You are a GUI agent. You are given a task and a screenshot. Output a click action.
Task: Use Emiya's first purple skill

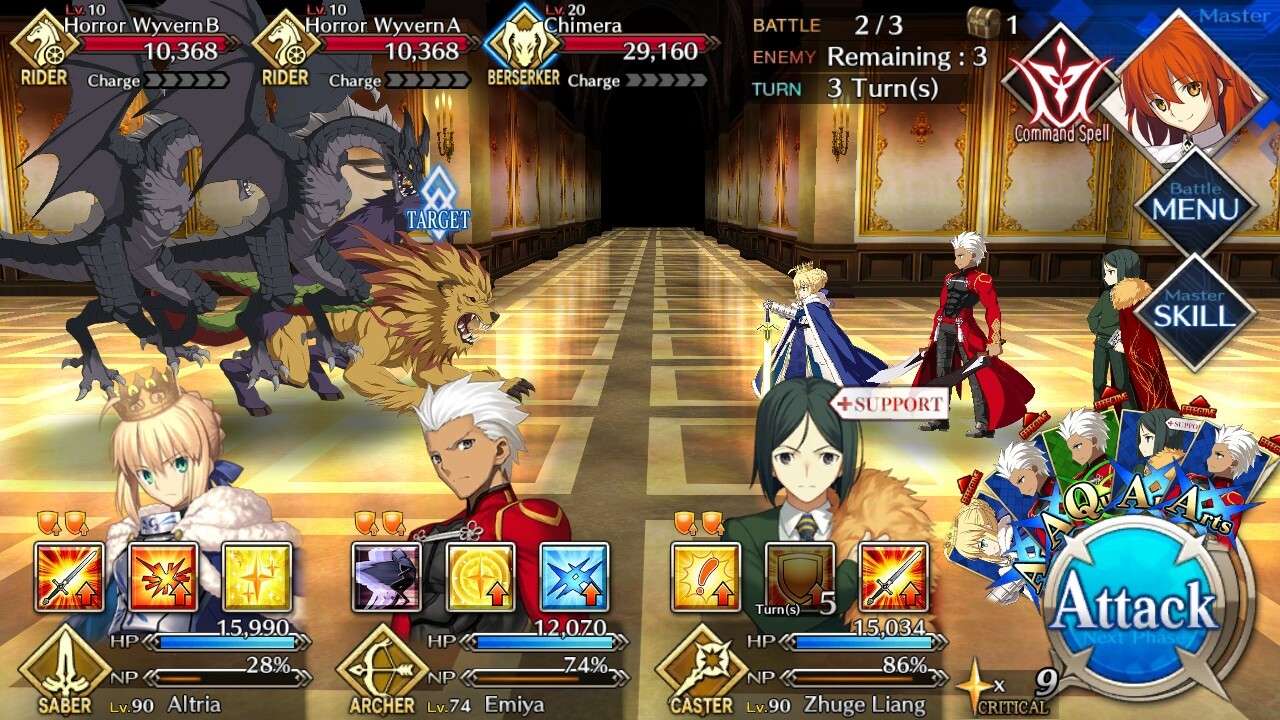click(386, 577)
